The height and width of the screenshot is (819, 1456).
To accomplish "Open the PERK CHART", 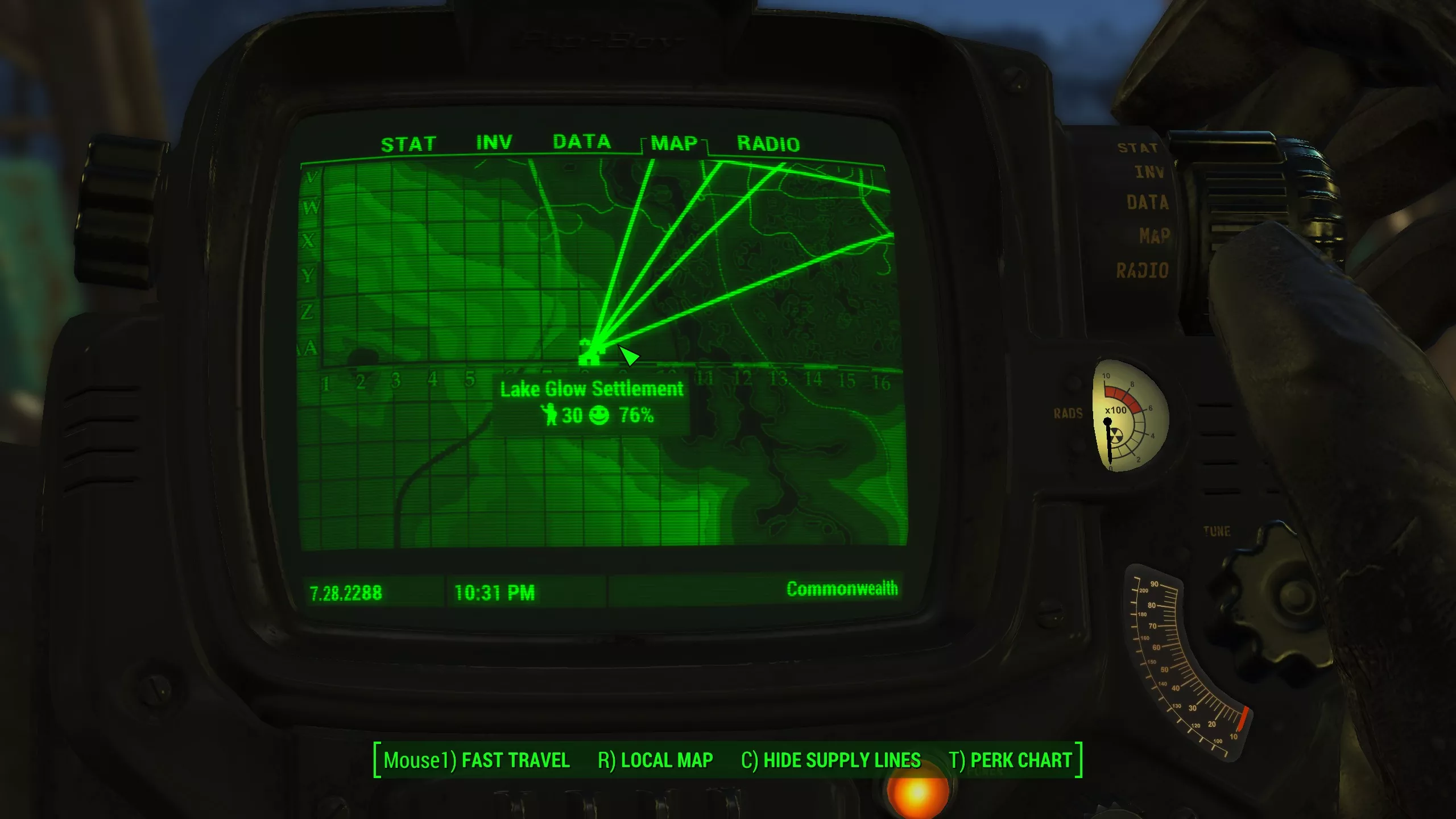I will [1010, 760].
